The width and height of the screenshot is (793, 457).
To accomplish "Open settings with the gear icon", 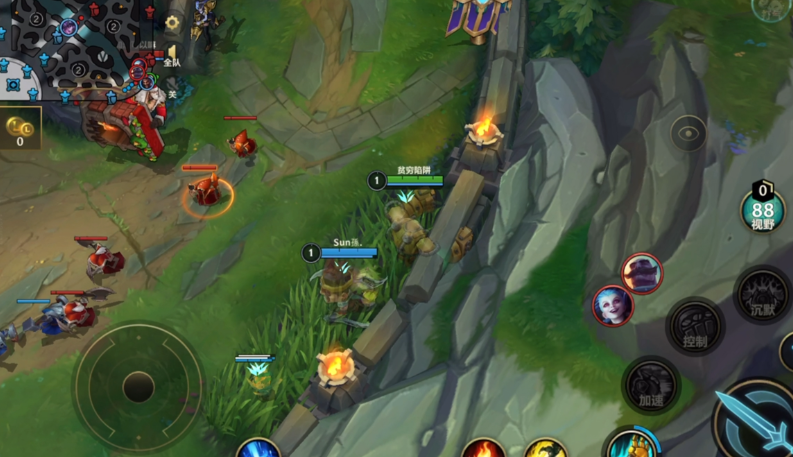I will [x=173, y=22].
